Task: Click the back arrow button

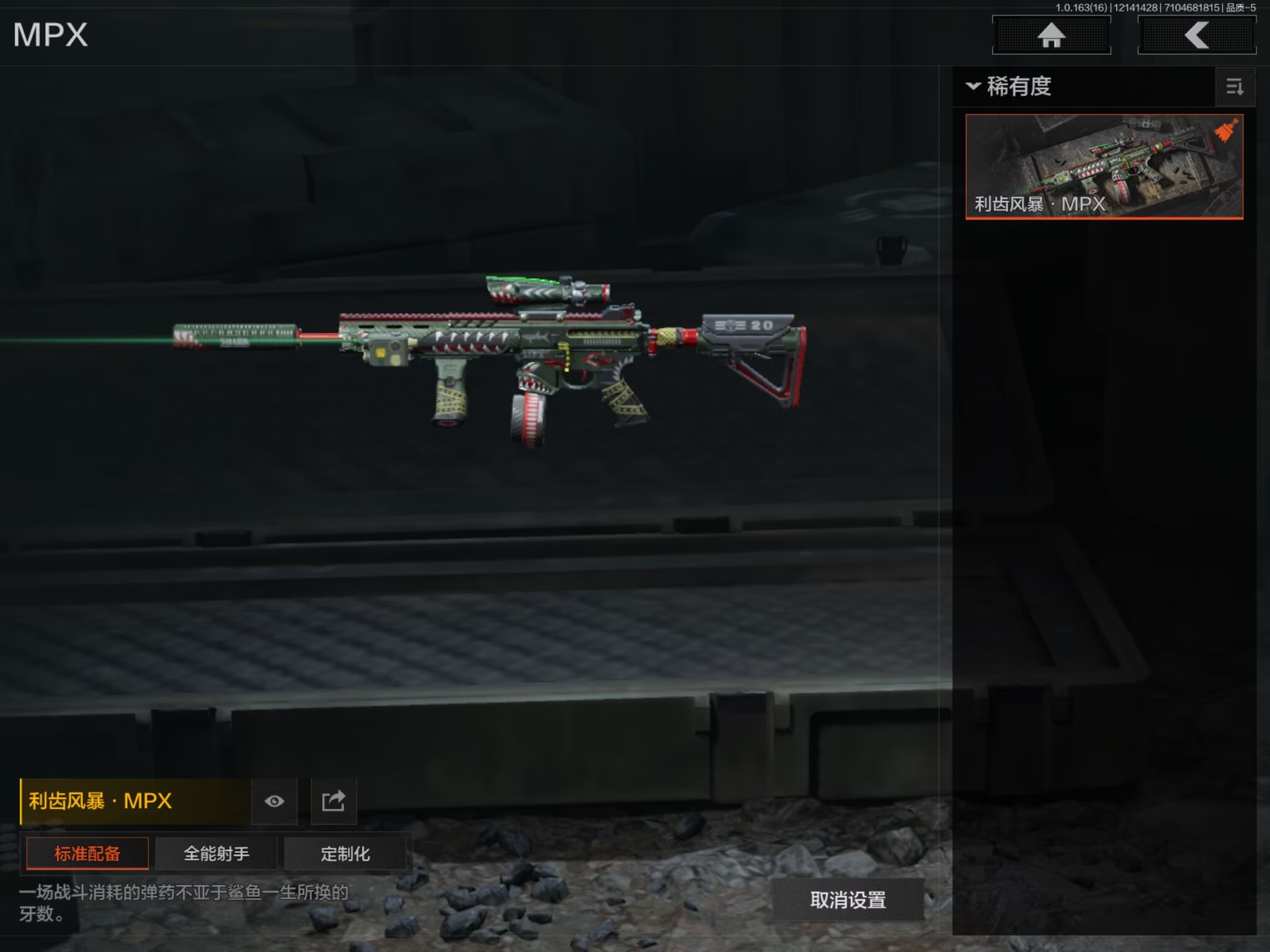Action: [x=1196, y=35]
